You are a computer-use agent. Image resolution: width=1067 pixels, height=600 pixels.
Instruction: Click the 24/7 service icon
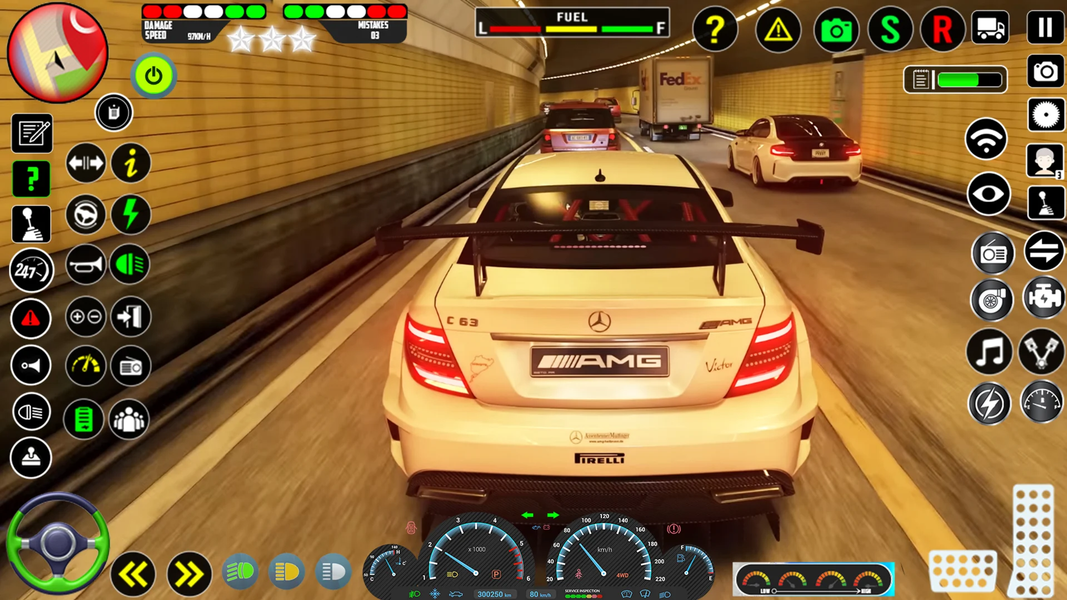pyautogui.click(x=31, y=271)
